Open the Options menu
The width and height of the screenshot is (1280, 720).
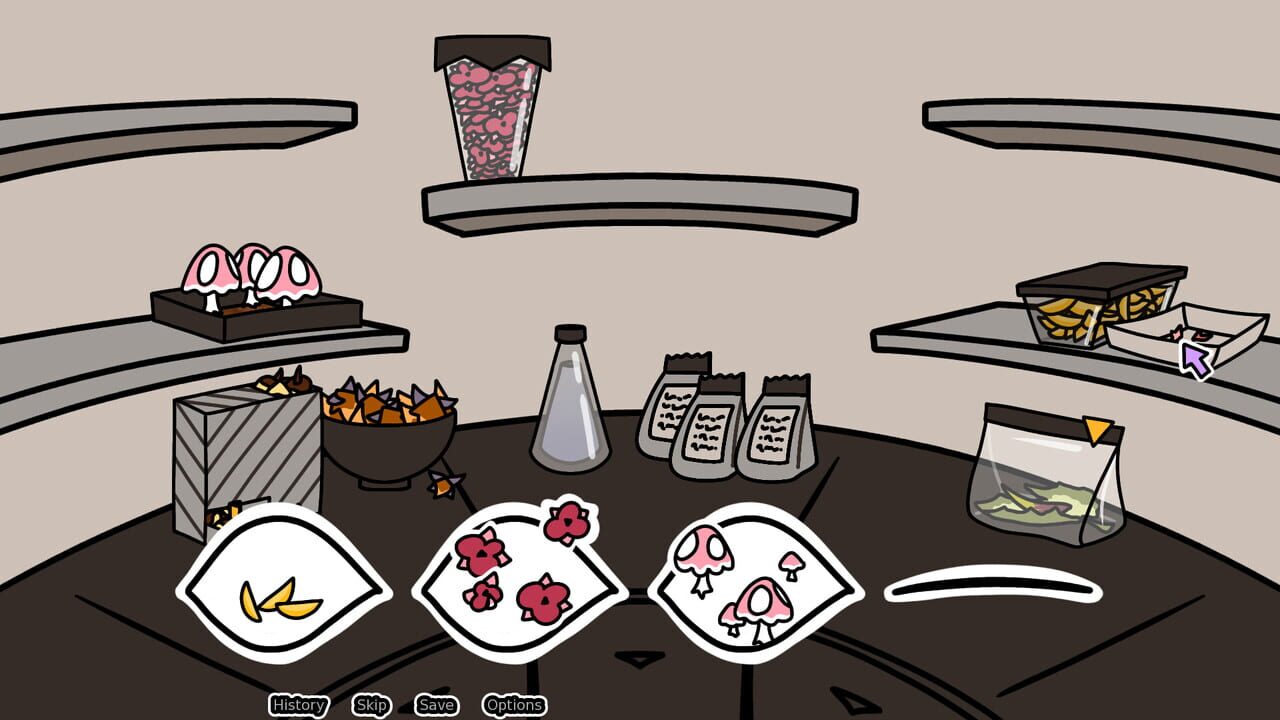click(x=514, y=705)
